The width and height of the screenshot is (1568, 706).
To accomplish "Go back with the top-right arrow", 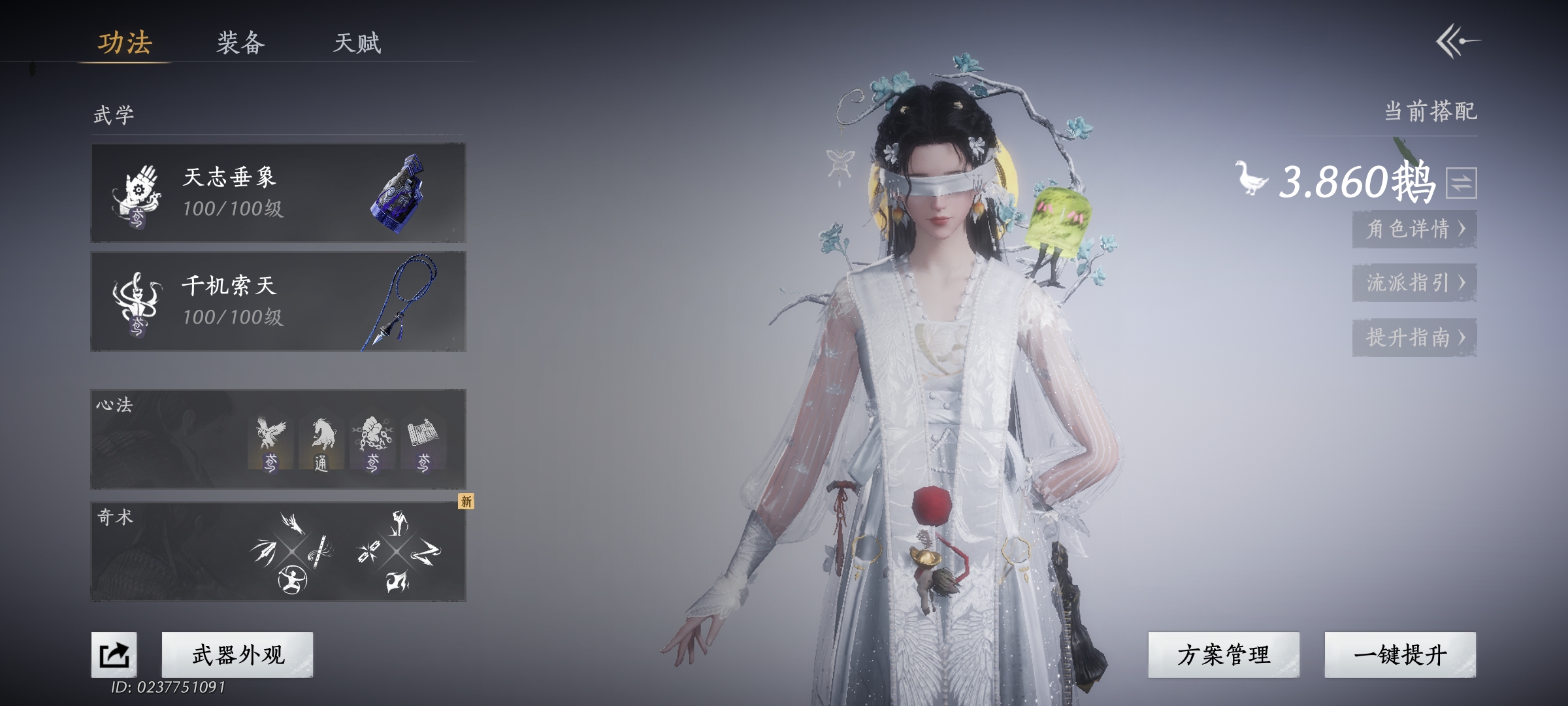I will [1457, 42].
